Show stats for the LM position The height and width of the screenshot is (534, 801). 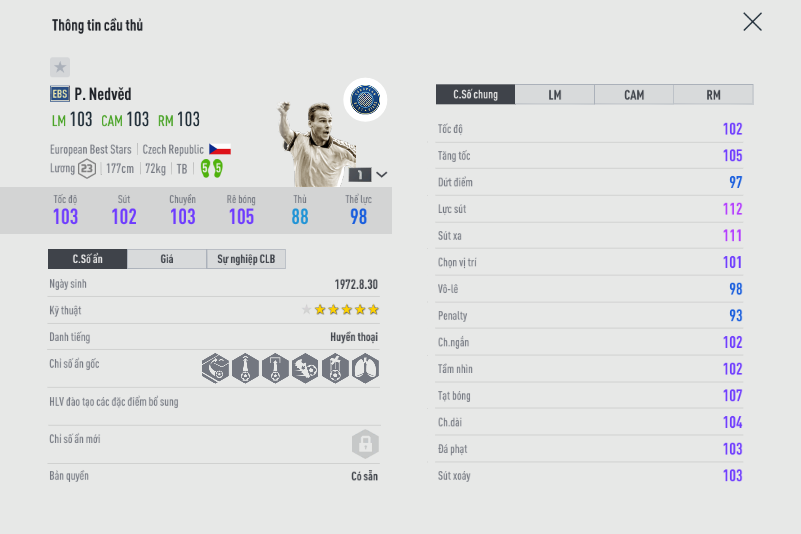pyautogui.click(x=554, y=95)
